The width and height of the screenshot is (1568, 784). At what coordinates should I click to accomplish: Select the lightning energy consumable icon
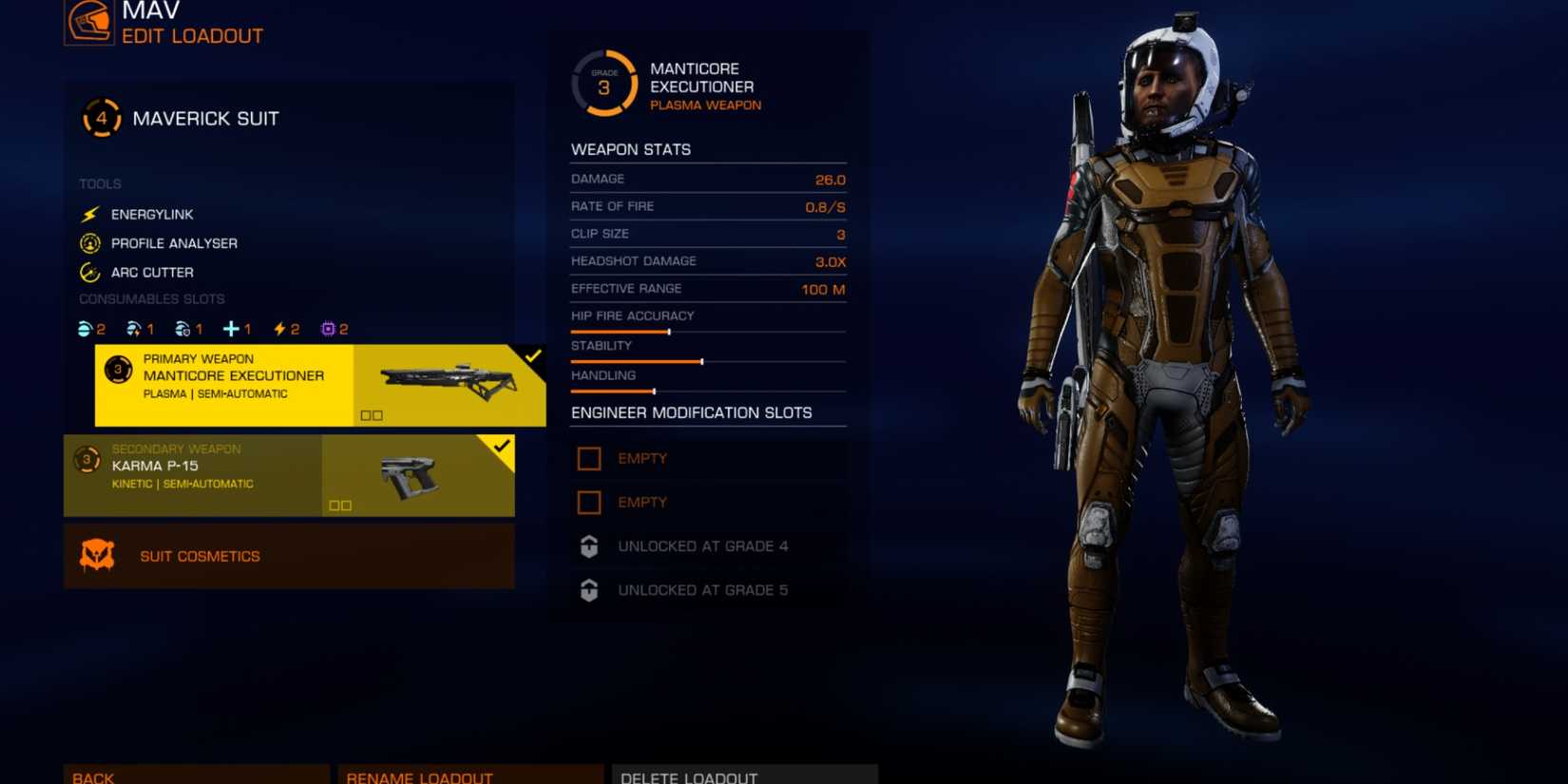pos(277,329)
